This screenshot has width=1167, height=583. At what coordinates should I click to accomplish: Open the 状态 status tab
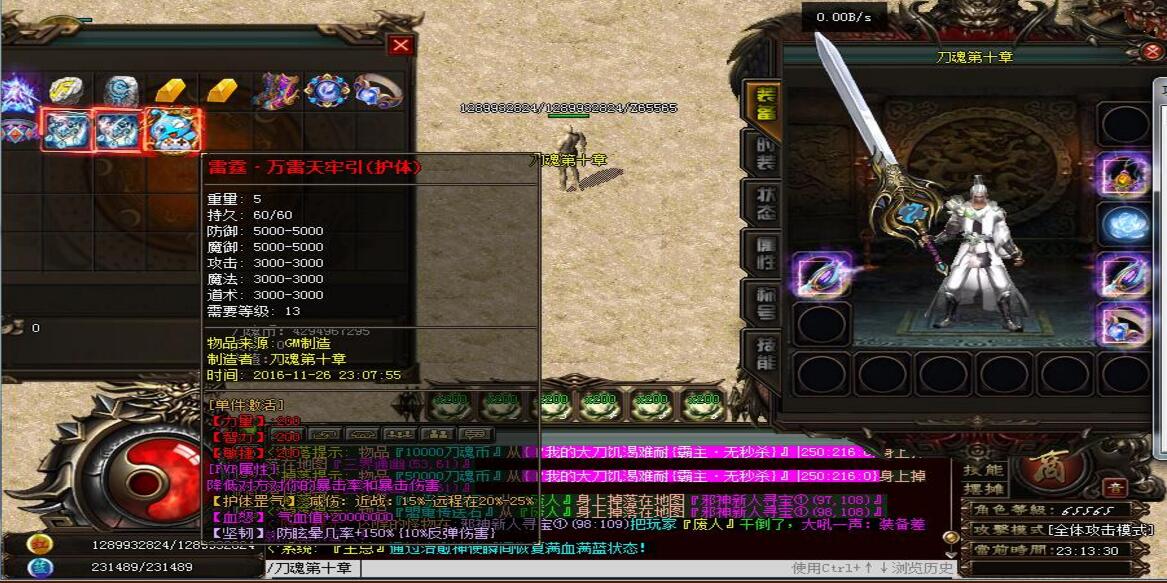click(763, 202)
